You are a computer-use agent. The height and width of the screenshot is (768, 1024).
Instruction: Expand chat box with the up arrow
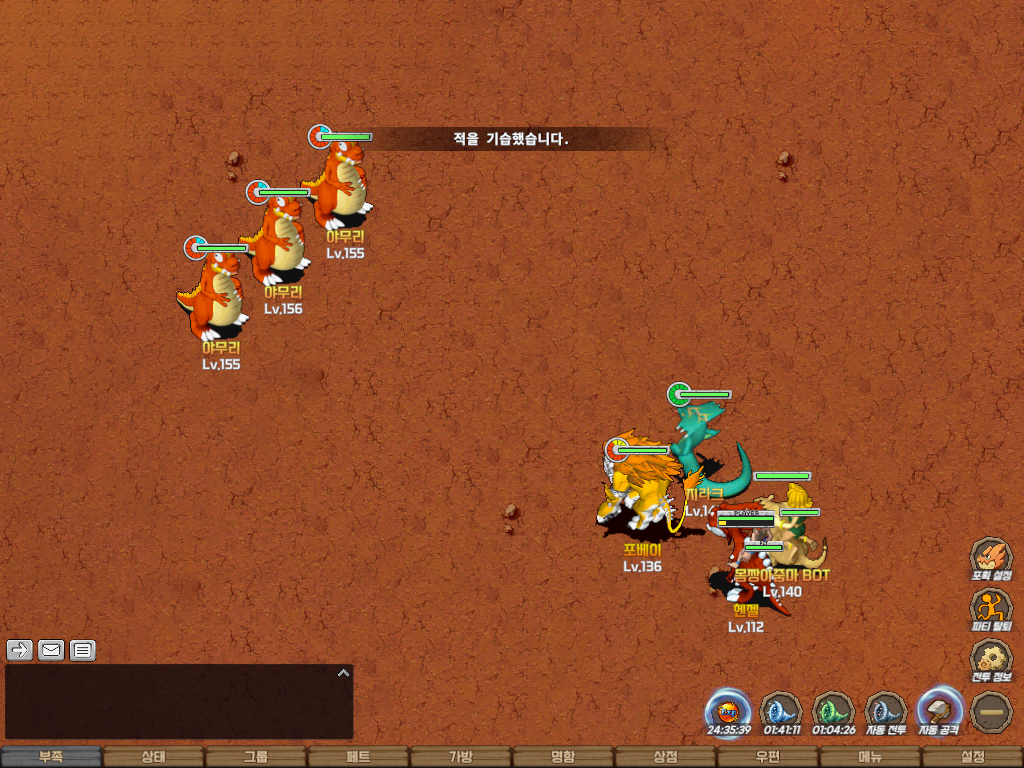point(343,673)
